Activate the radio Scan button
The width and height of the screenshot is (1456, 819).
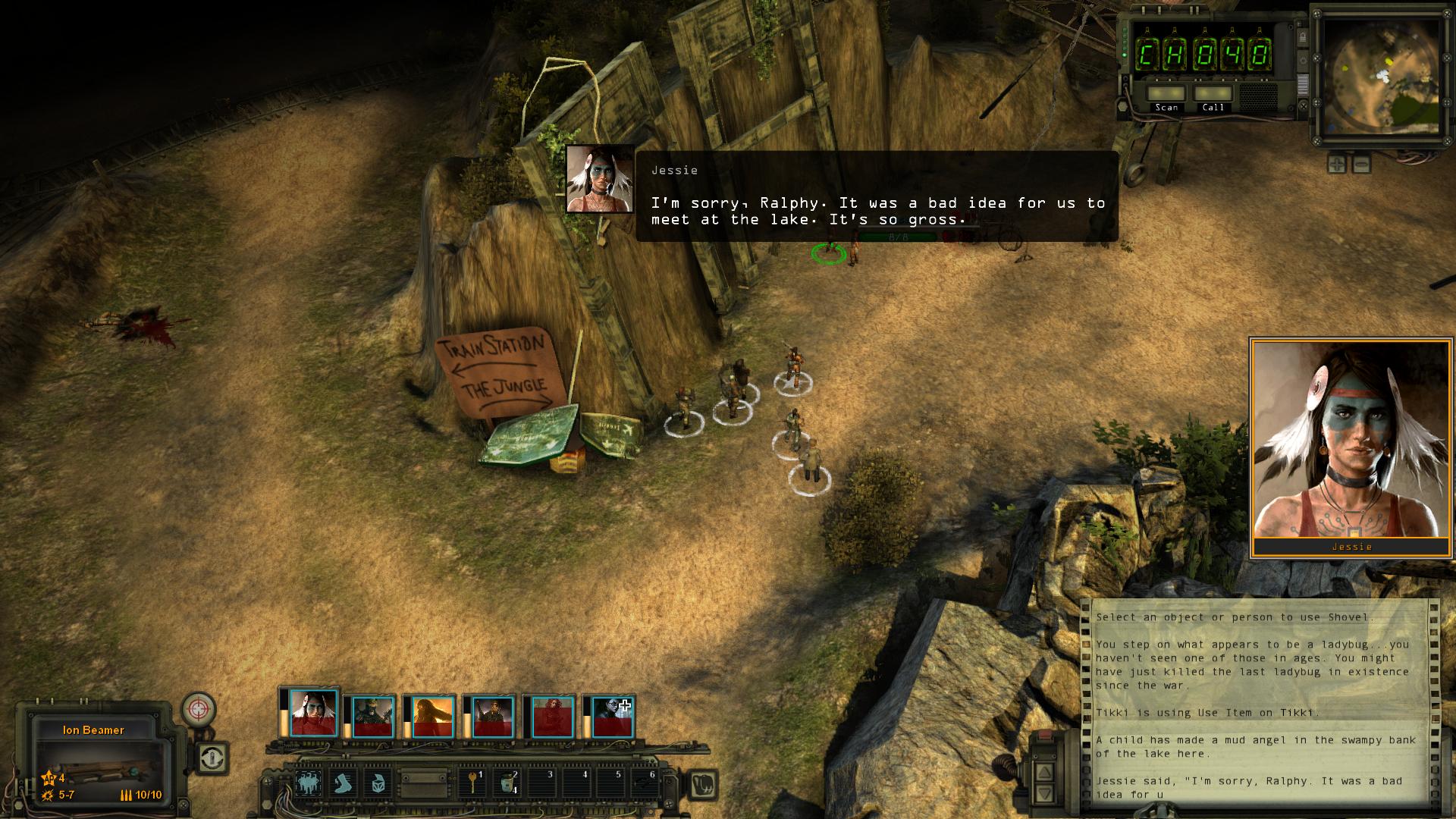pyautogui.click(x=1166, y=94)
